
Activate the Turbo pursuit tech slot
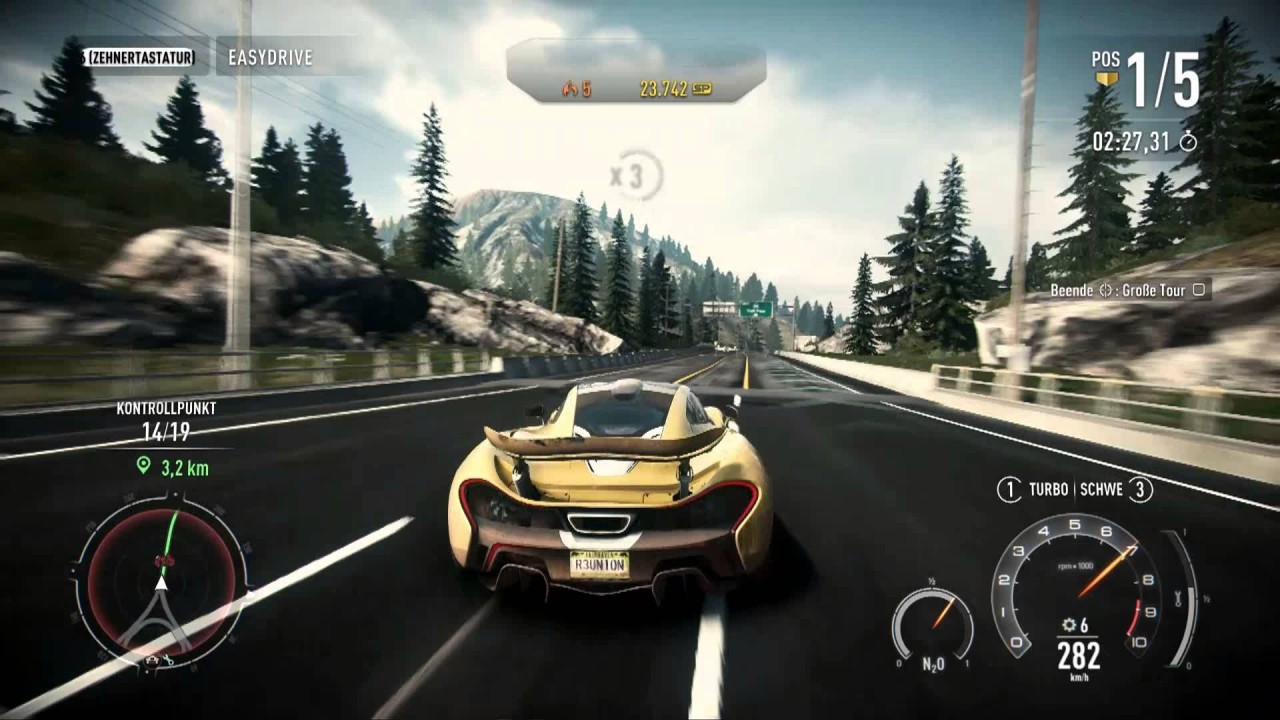pyautogui.click(x=1035, y=490)
